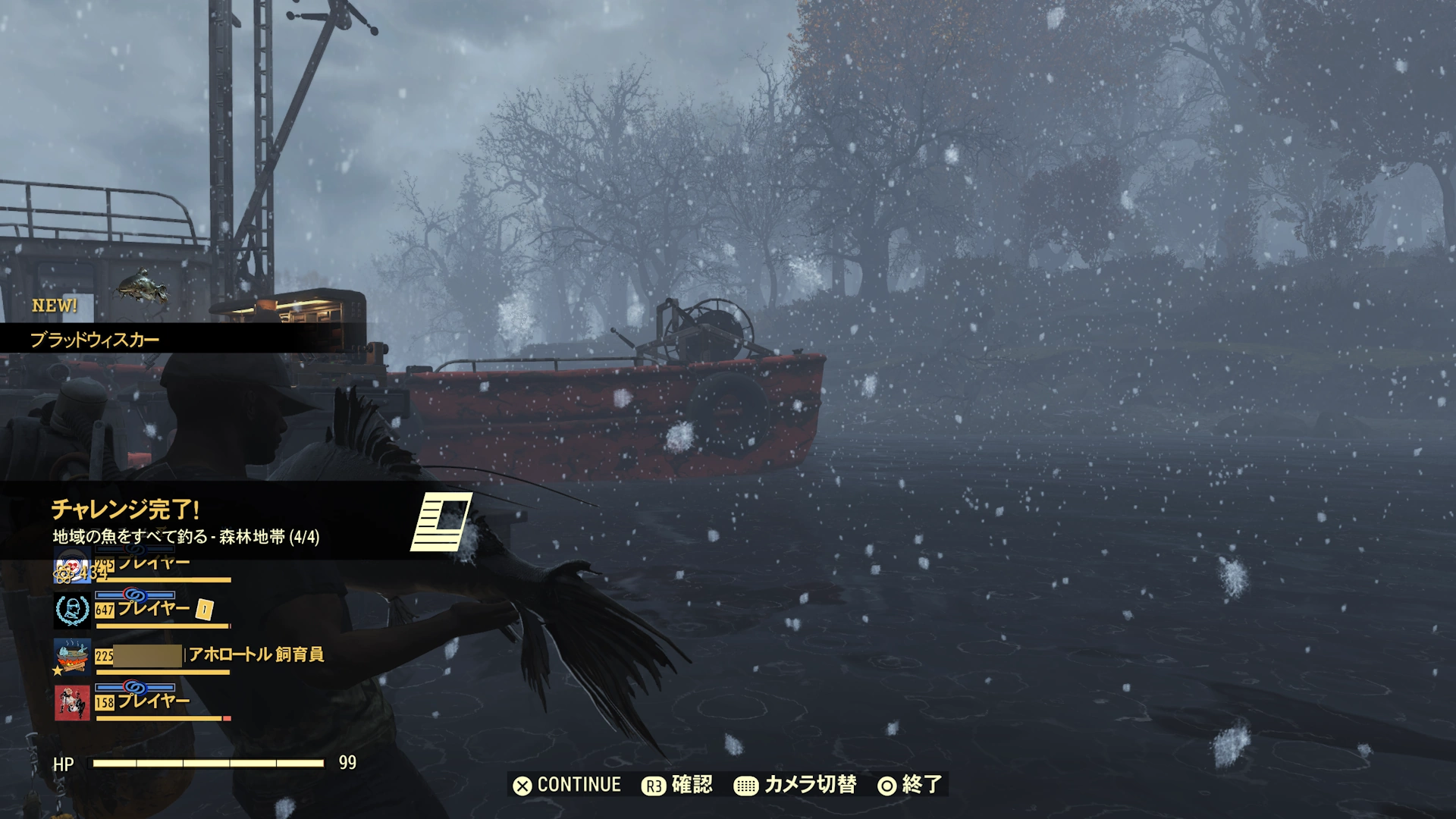Image resolution: width=1456 pixels, height=819 pixels.
Task: Click the level 647 player's emblem avatar
Action: (x=73, y=610)
